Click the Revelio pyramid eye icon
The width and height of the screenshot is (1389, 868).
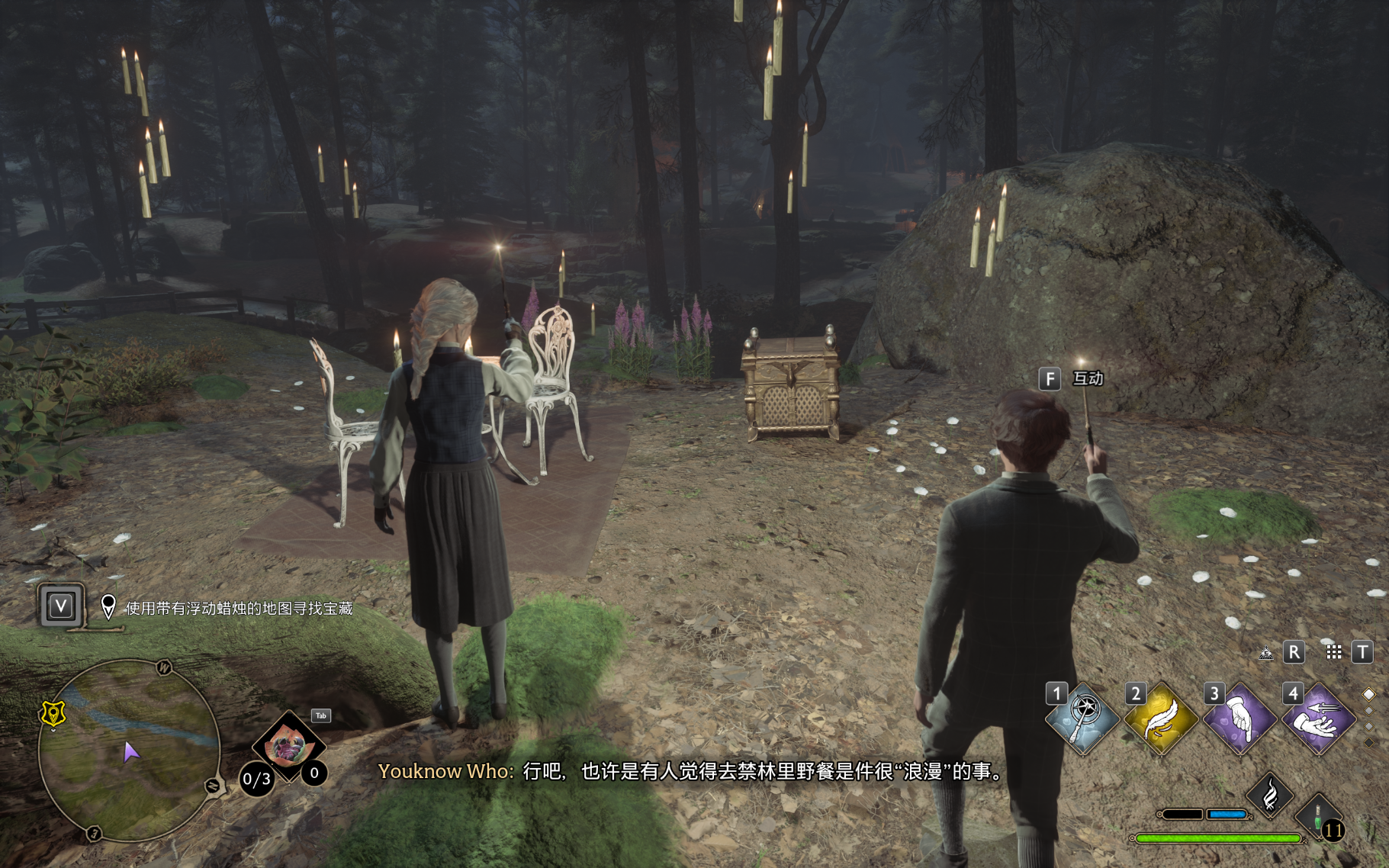(x=1266, y=653)
